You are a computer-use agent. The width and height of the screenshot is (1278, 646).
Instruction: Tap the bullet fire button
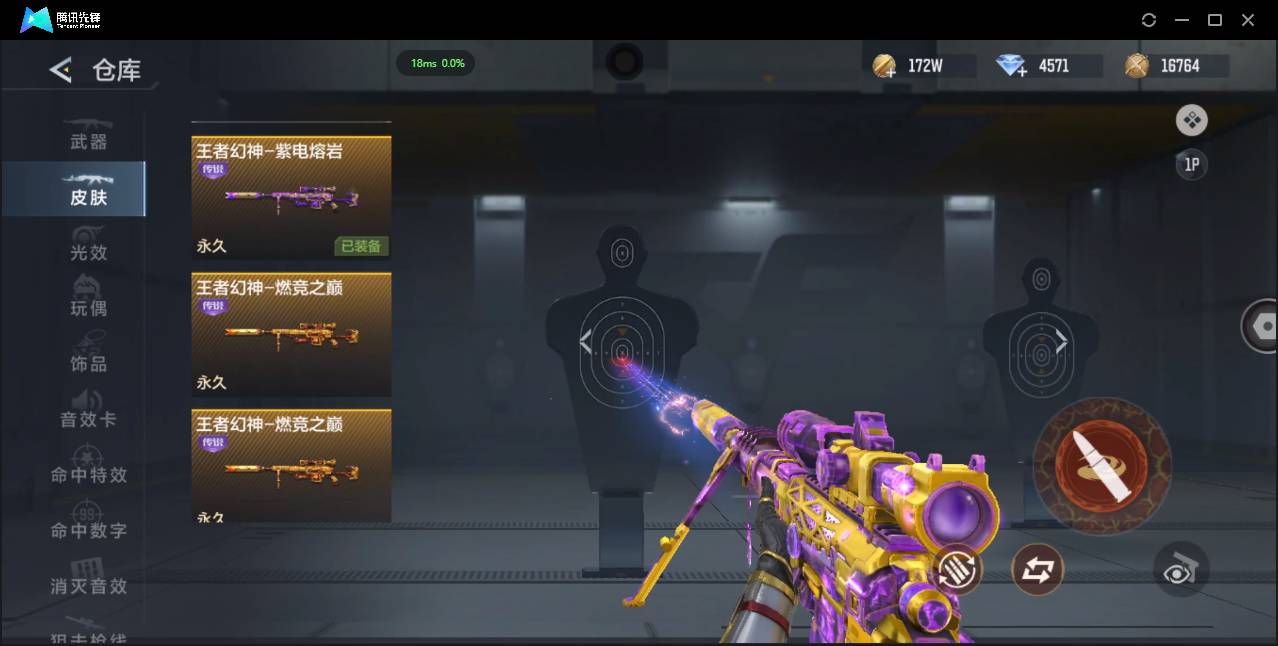click(1101, 465)
